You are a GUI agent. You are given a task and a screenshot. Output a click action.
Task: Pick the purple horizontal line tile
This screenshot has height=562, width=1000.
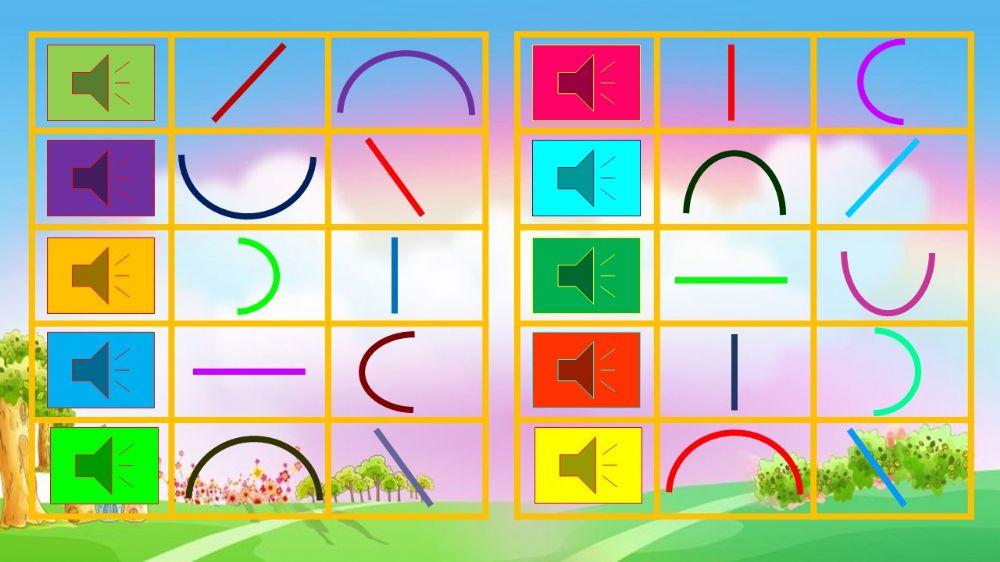249,371
